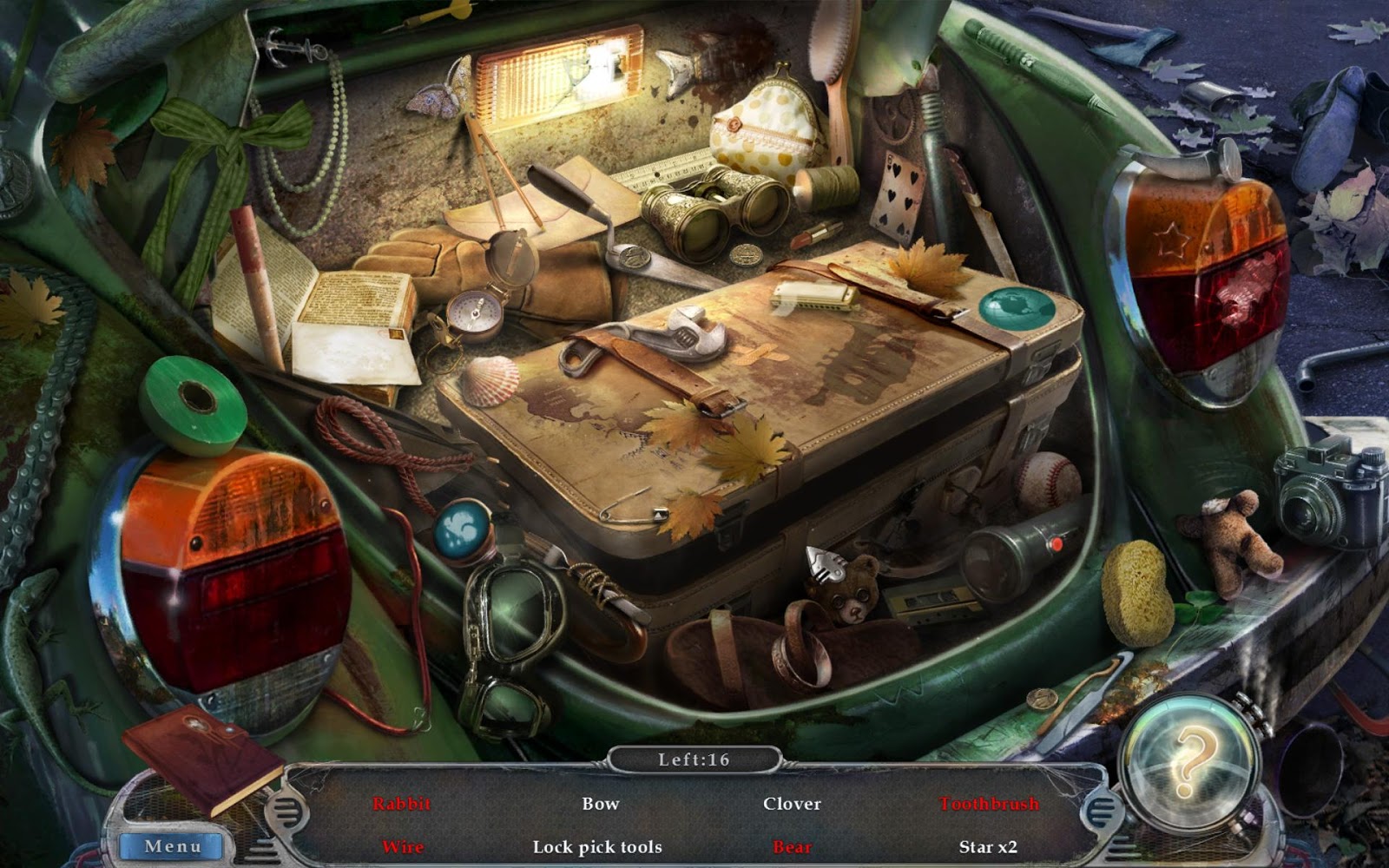Click the baseball near the flashlight
This screenshot has height=868, width=1389.
(1048, 479)
